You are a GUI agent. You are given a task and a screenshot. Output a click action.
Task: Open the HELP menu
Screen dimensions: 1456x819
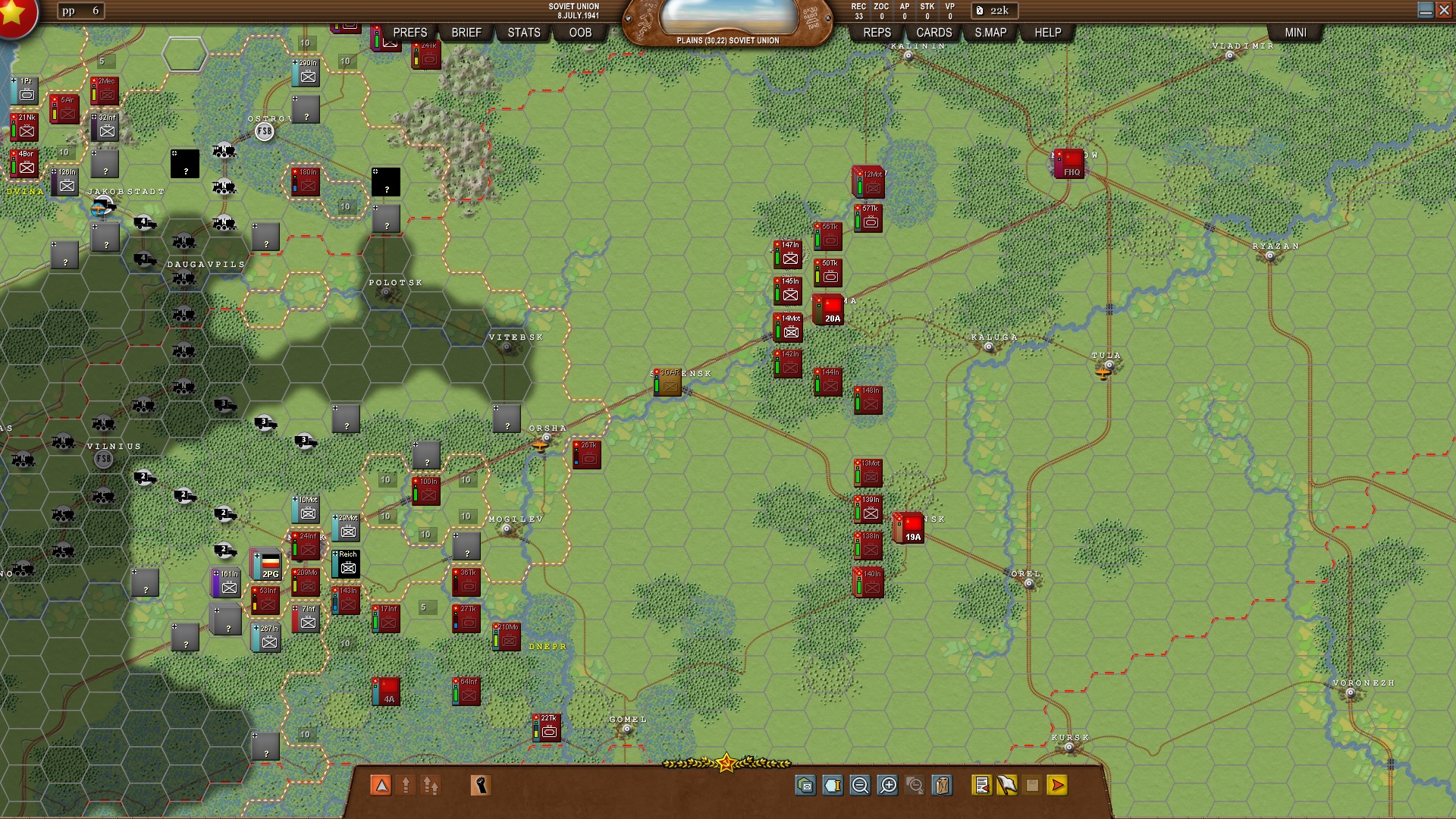[1047, 33]
